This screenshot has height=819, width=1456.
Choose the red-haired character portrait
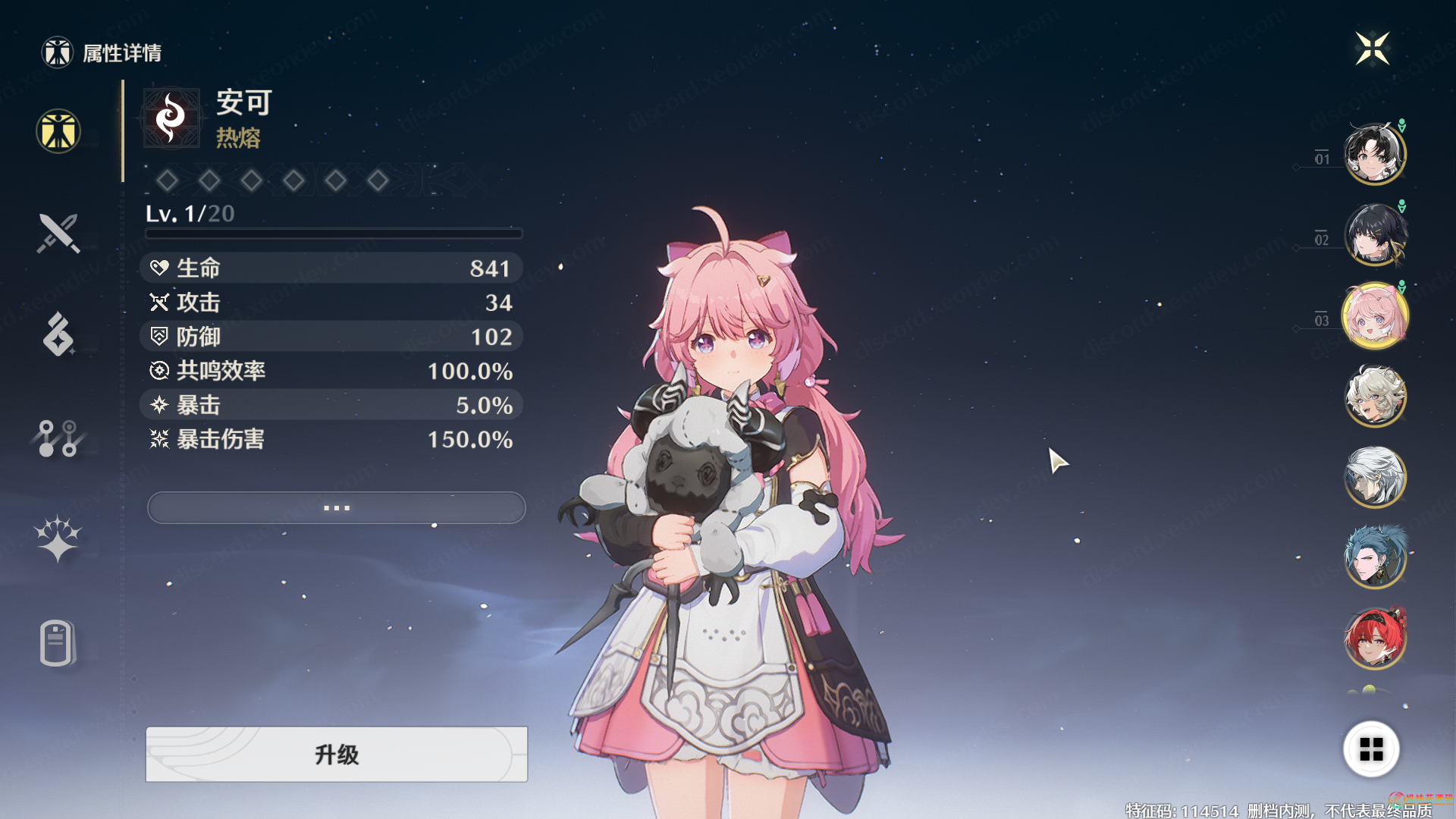click(x=1374, y=639)
